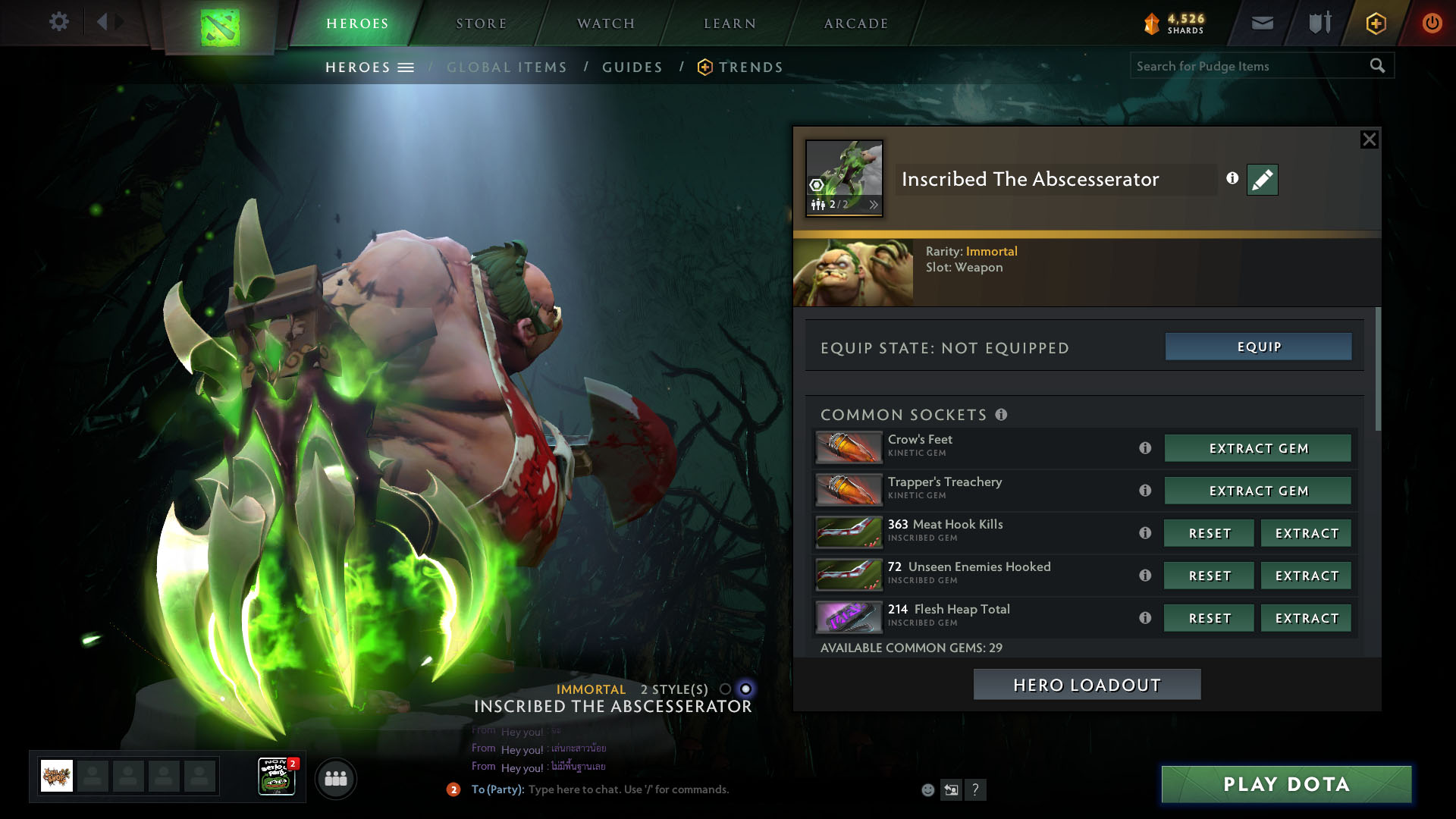Image resolution: width=1456 pixels, height=819 pixels.
Task: Start matchmaking with Play Dota
Action: 1286,784
